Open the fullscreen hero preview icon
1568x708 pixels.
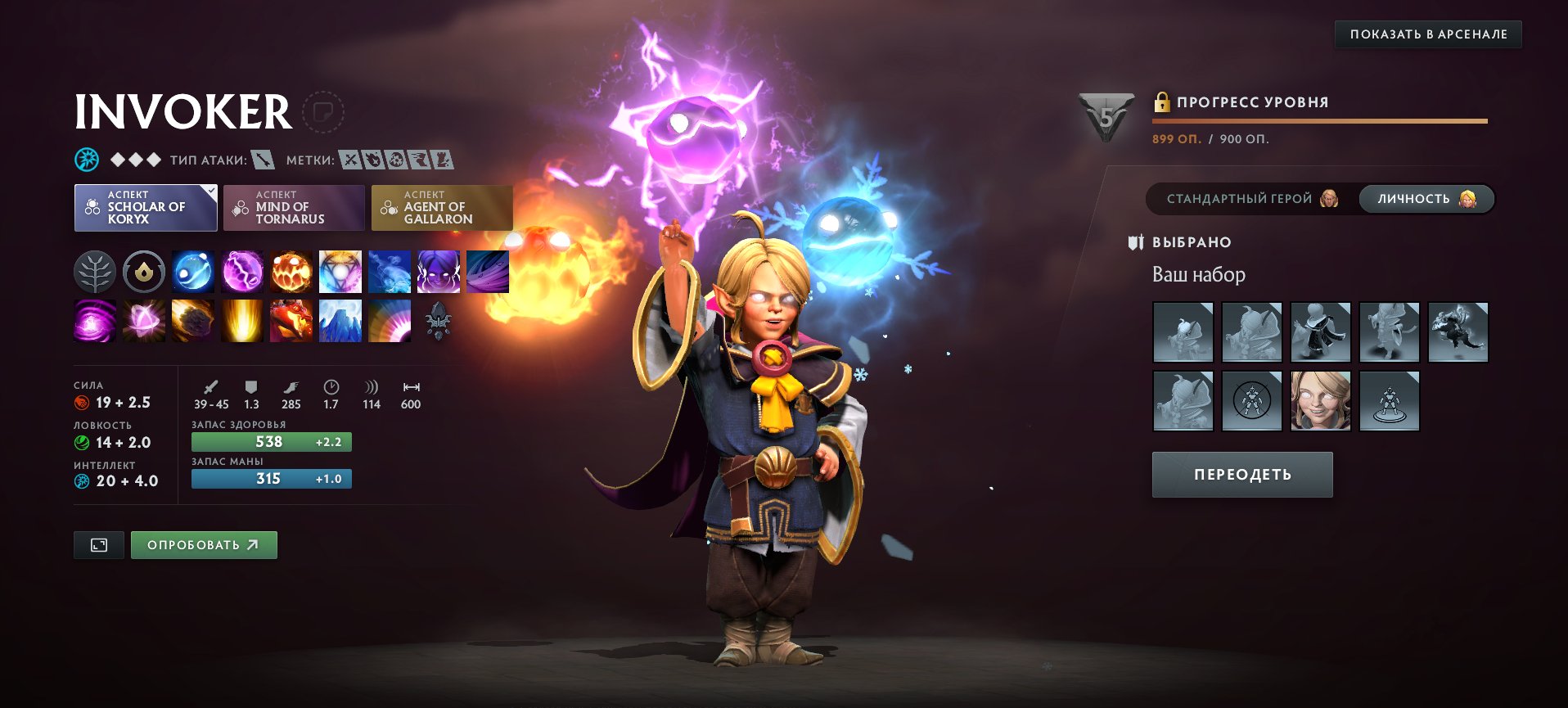click(98, 544)
